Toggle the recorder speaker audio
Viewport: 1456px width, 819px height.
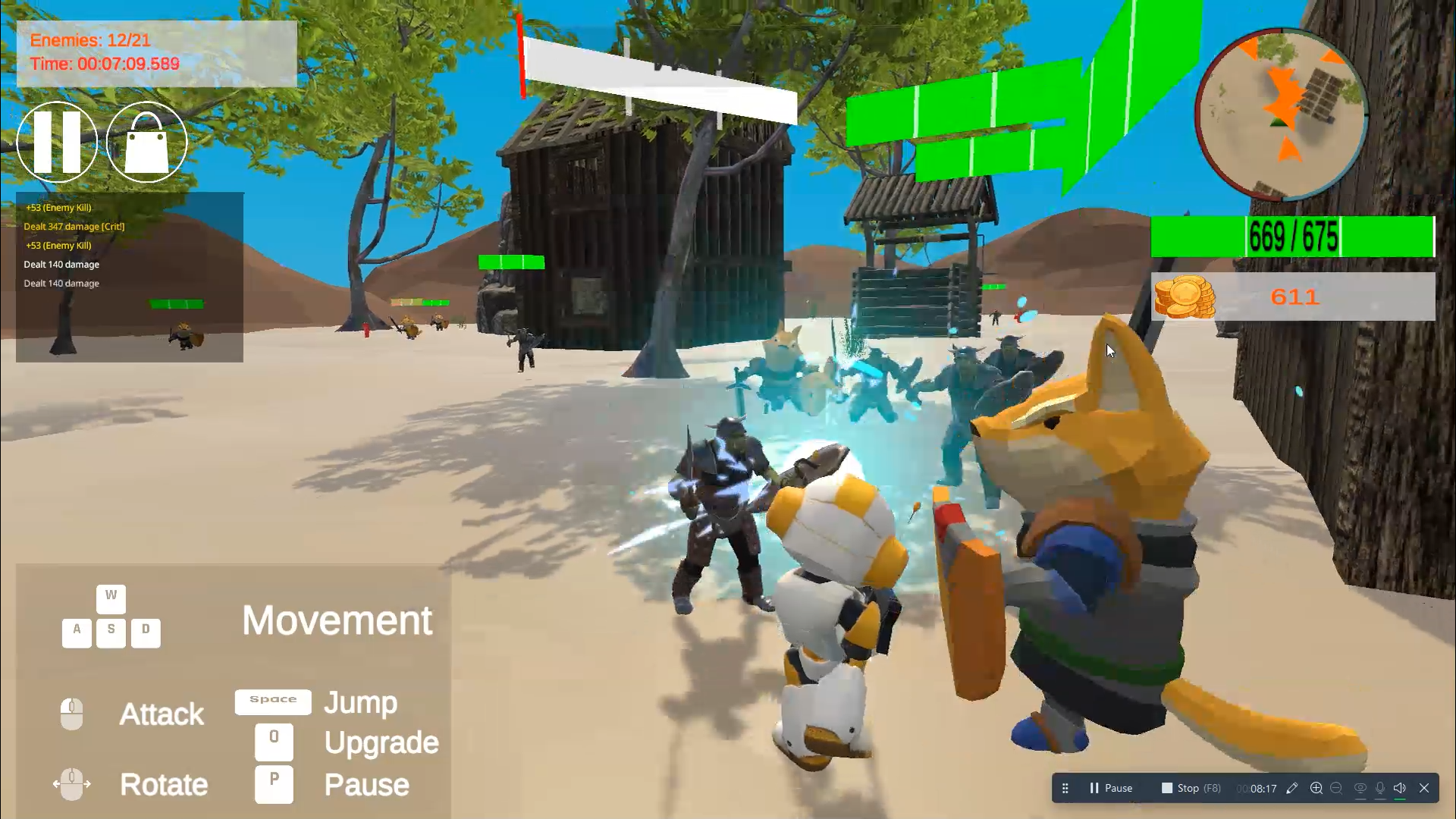tap(1400, 788)
